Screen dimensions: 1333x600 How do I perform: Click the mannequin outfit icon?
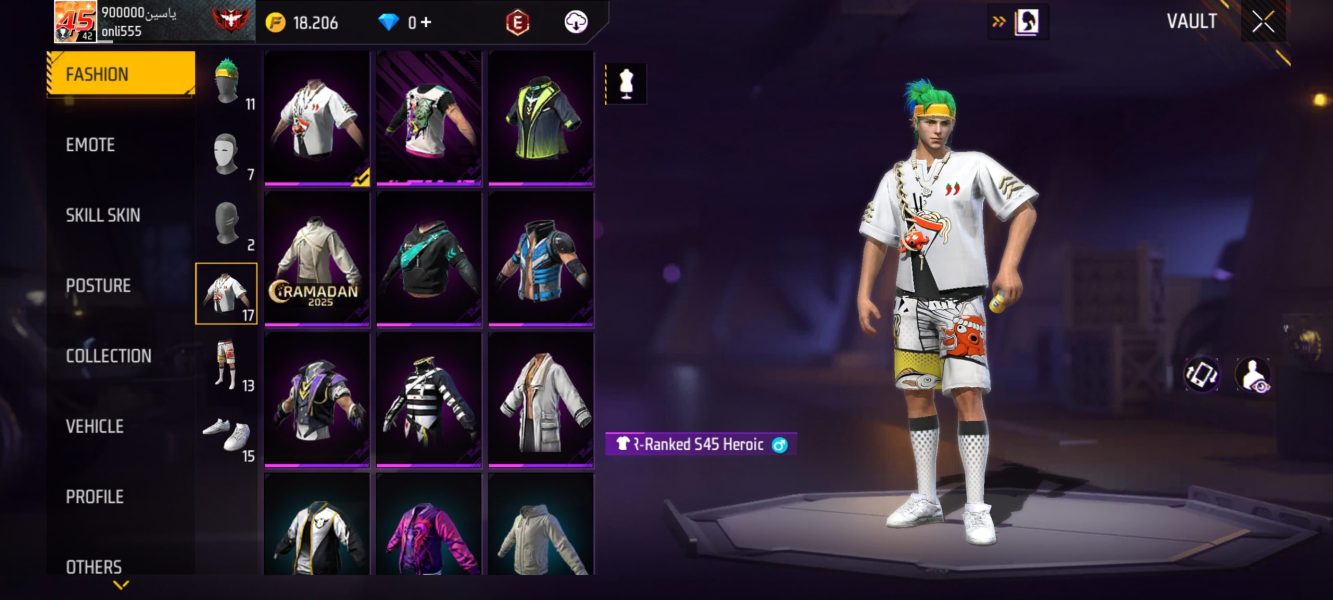tap(627, 85)
